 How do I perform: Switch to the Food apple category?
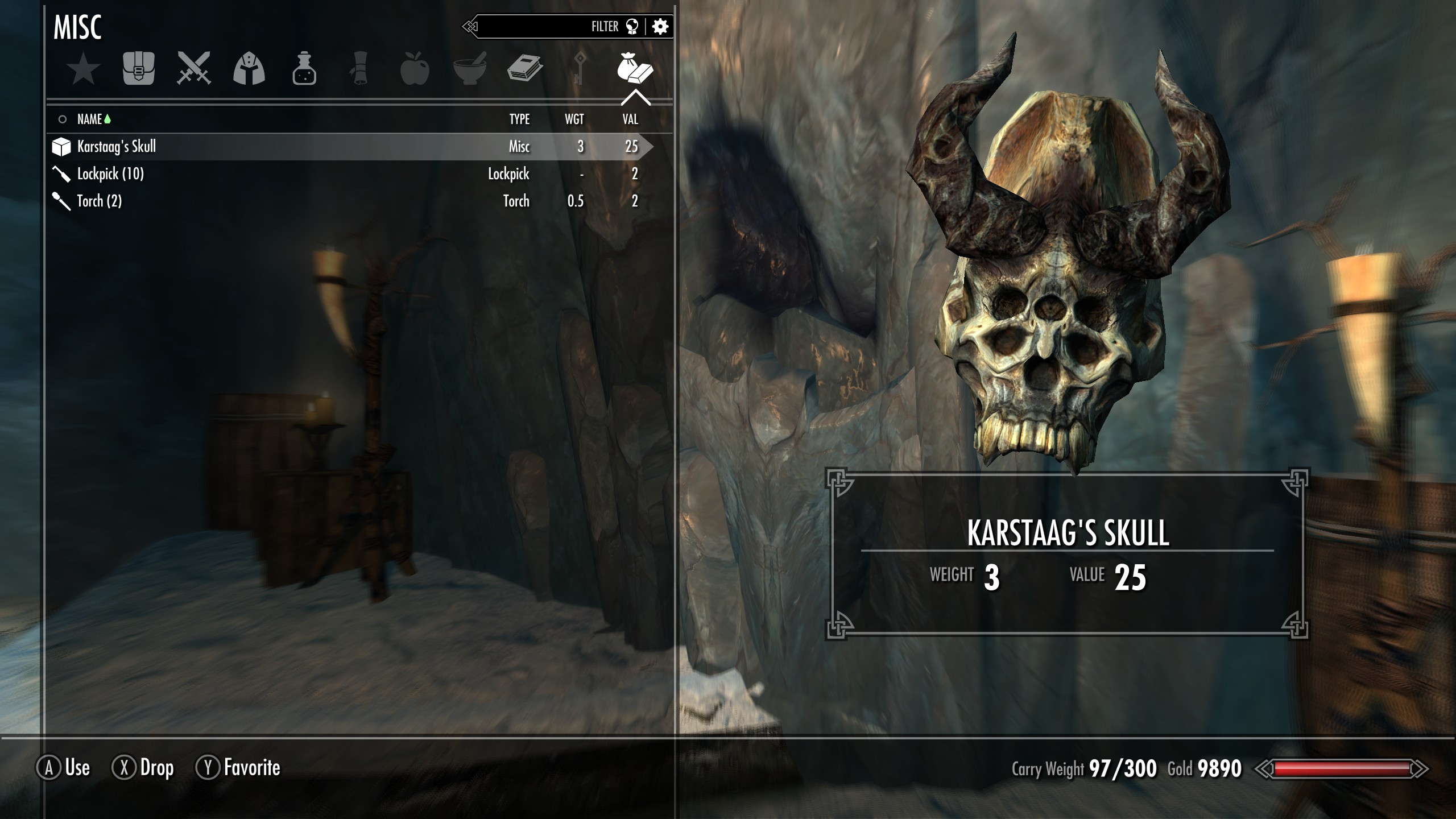pyautogui.click(x=415, y=69)
